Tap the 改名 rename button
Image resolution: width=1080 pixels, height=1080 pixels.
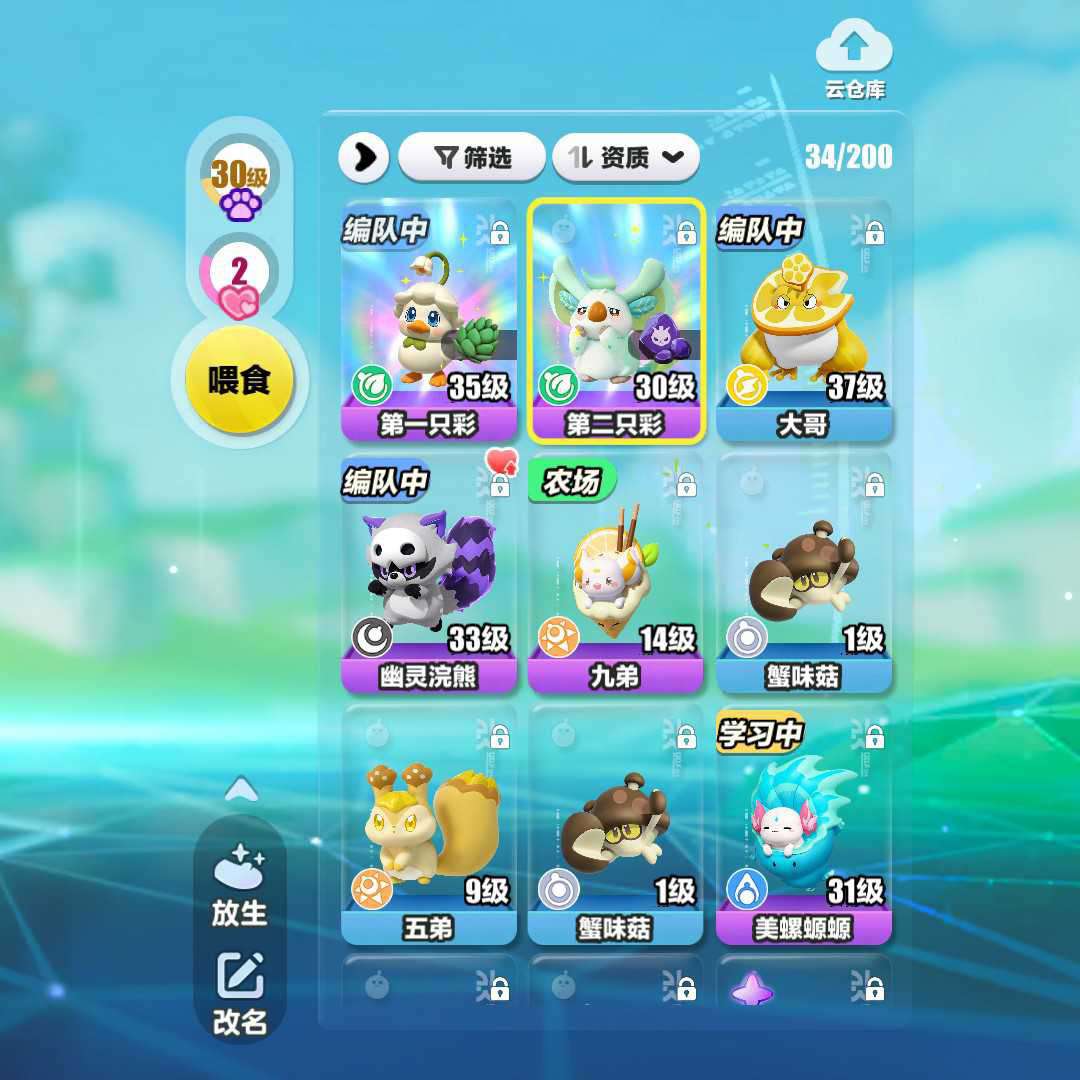240,993
